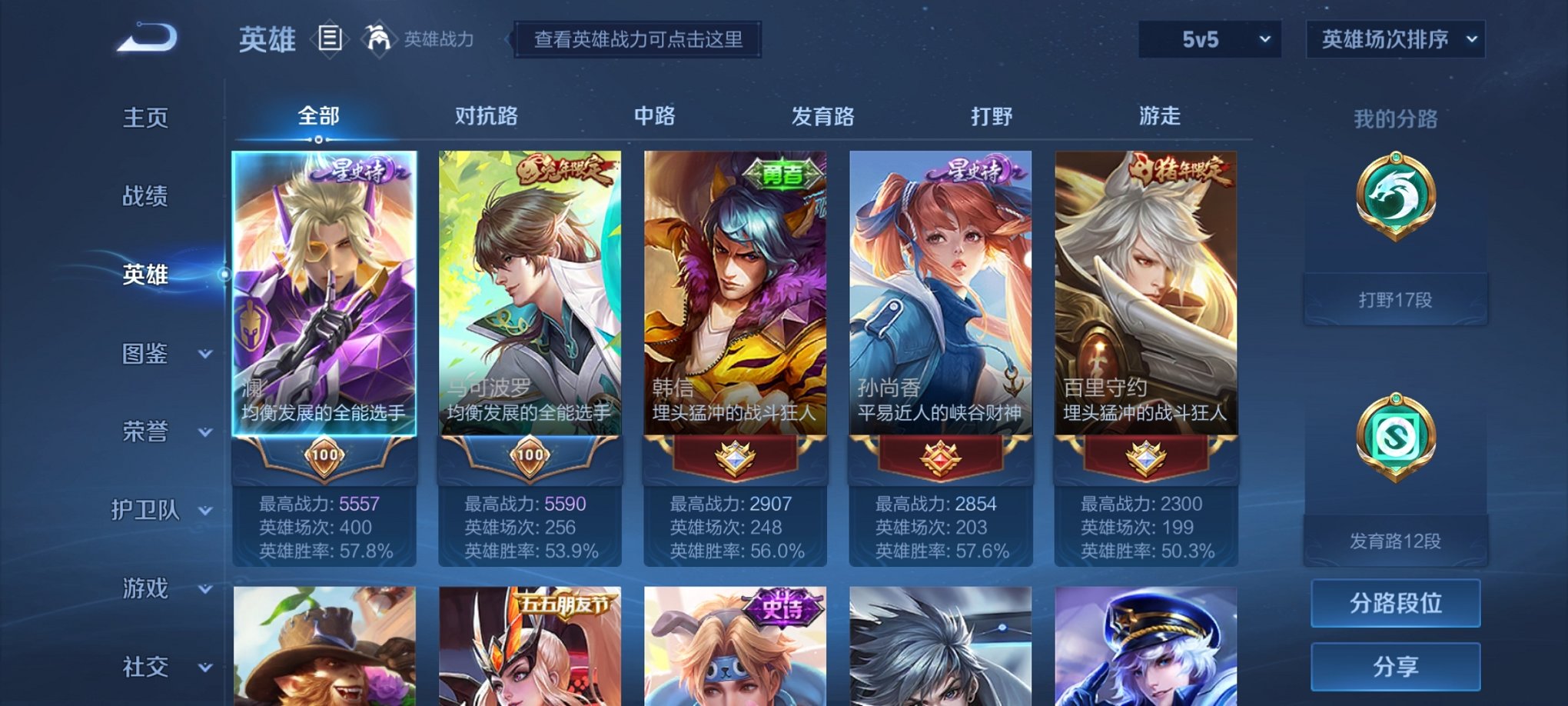
Task: Click the 英雄战力 helmet icon
Action: [377, 38]
